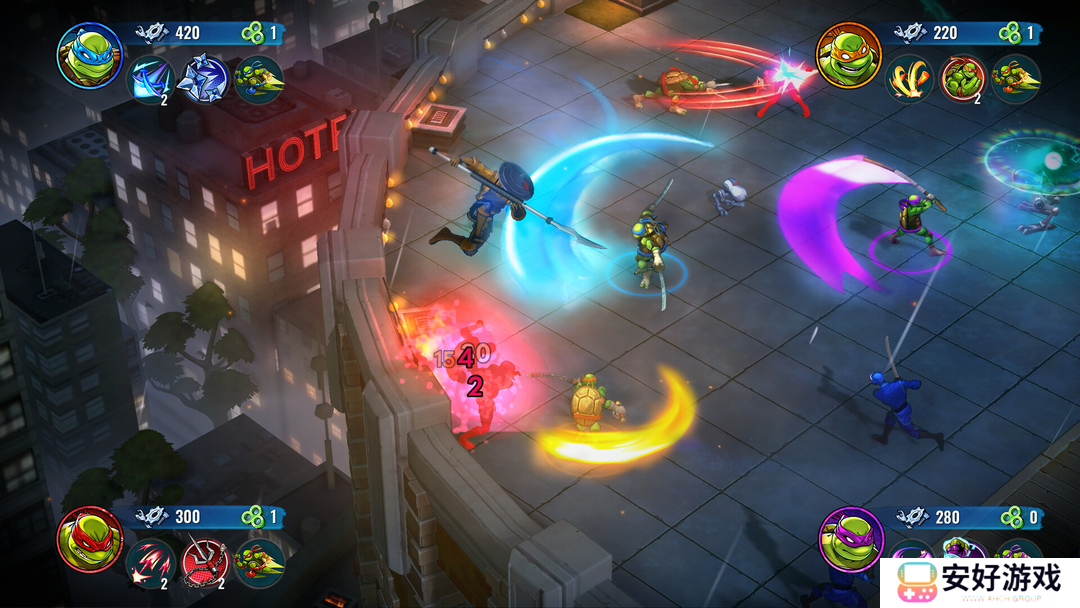Trigger Leonardo's dash ability icon
Image resolution: width=1080 pixels, height=608 pixels.
coord(258,80)
